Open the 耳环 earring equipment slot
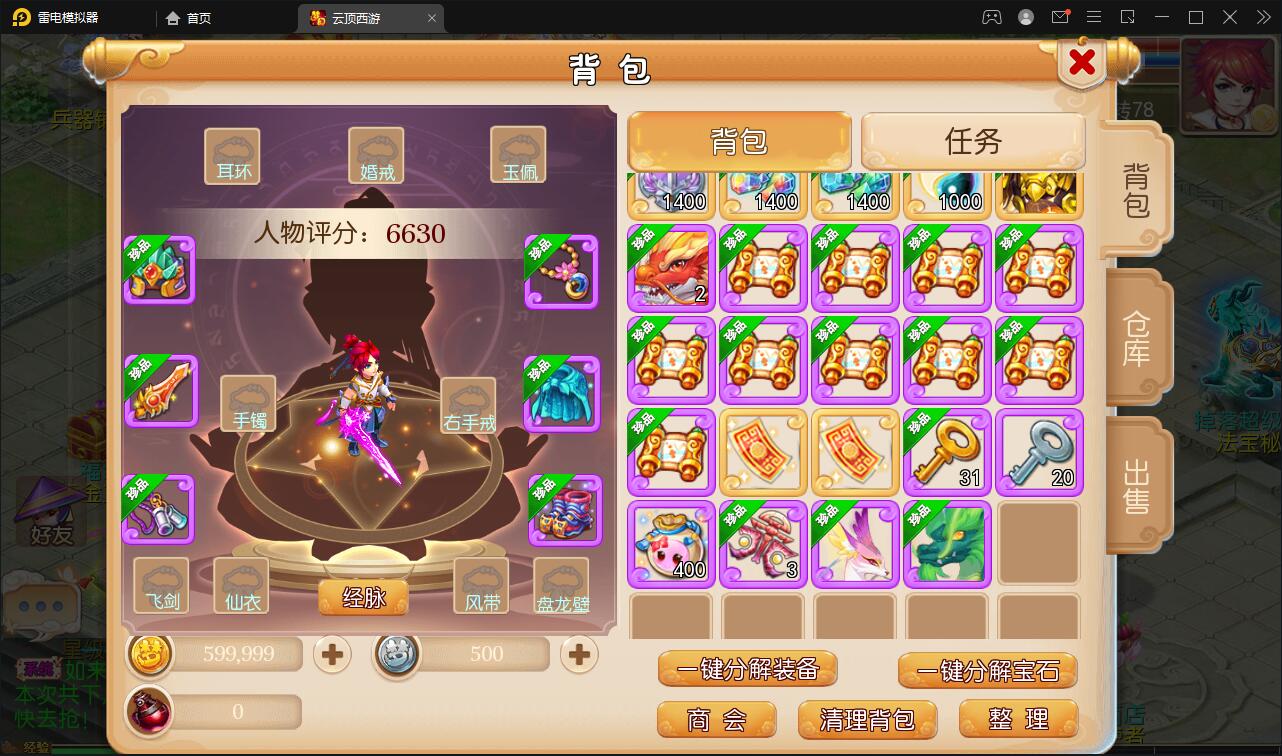Image resolution: width=1282 pixels, height=756 pixels. 234,156
